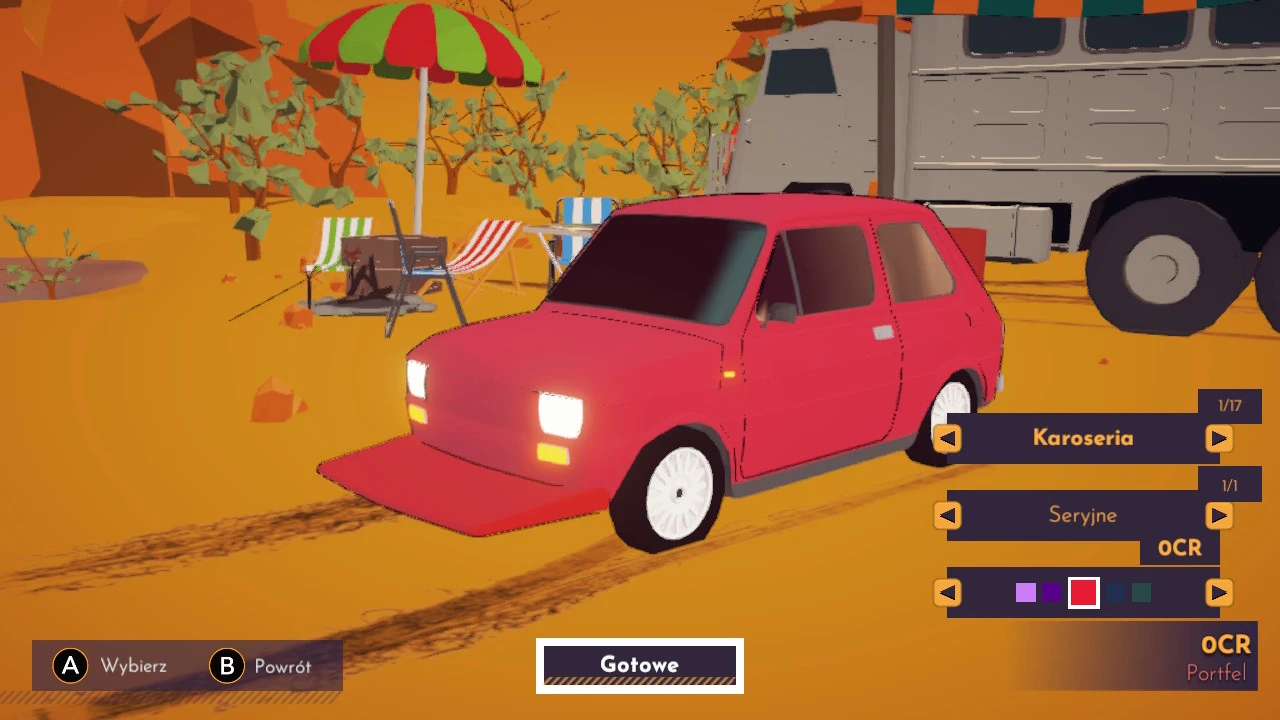Click the right arrow of the color row
Image resolution: width=1280 pixels, height=720 pixels.
click(1219, 592)
